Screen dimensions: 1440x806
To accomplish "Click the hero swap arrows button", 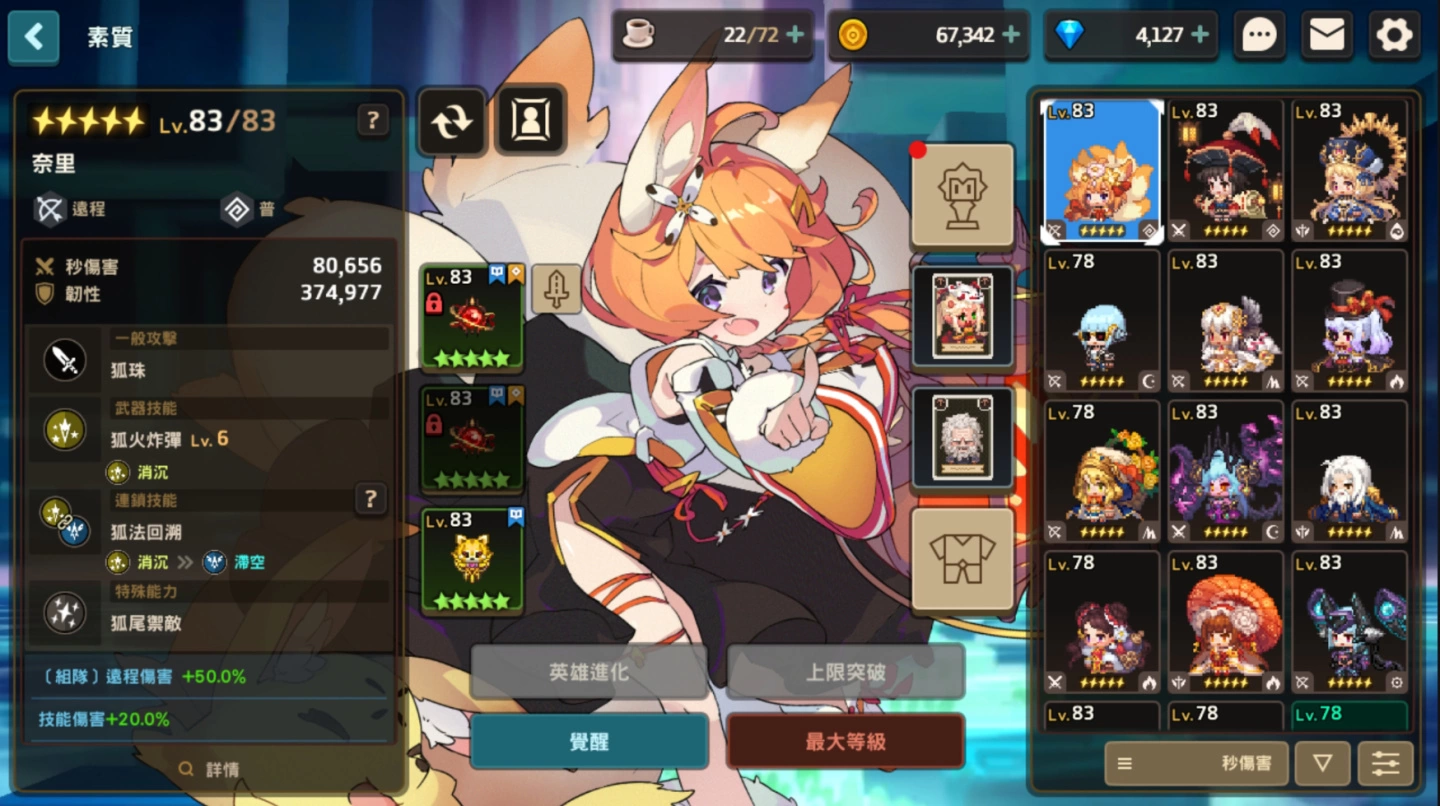I will point(452,121).
